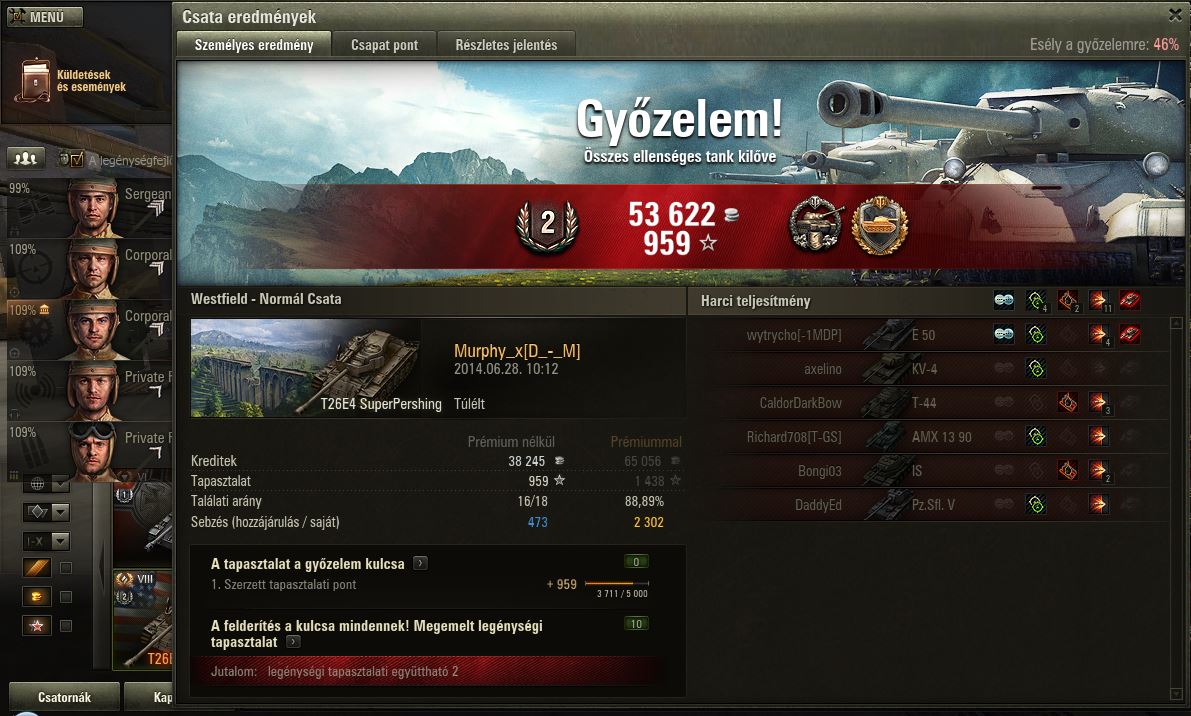Open Küldetések és események missions
1191x716 pixels.
pos(70,80)
